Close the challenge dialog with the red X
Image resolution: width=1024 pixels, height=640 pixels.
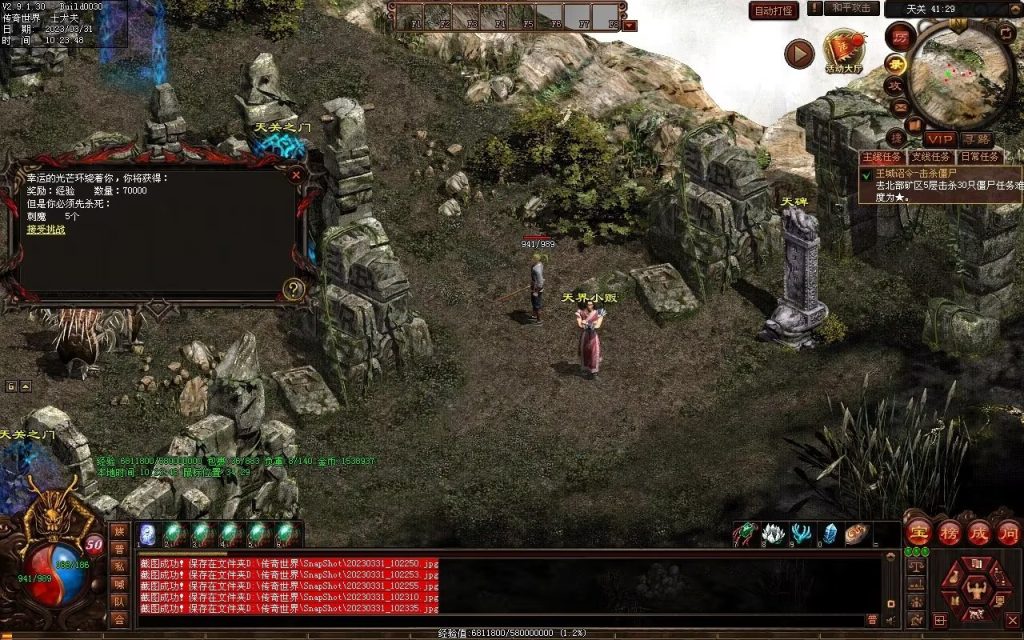tap(296, 174)
